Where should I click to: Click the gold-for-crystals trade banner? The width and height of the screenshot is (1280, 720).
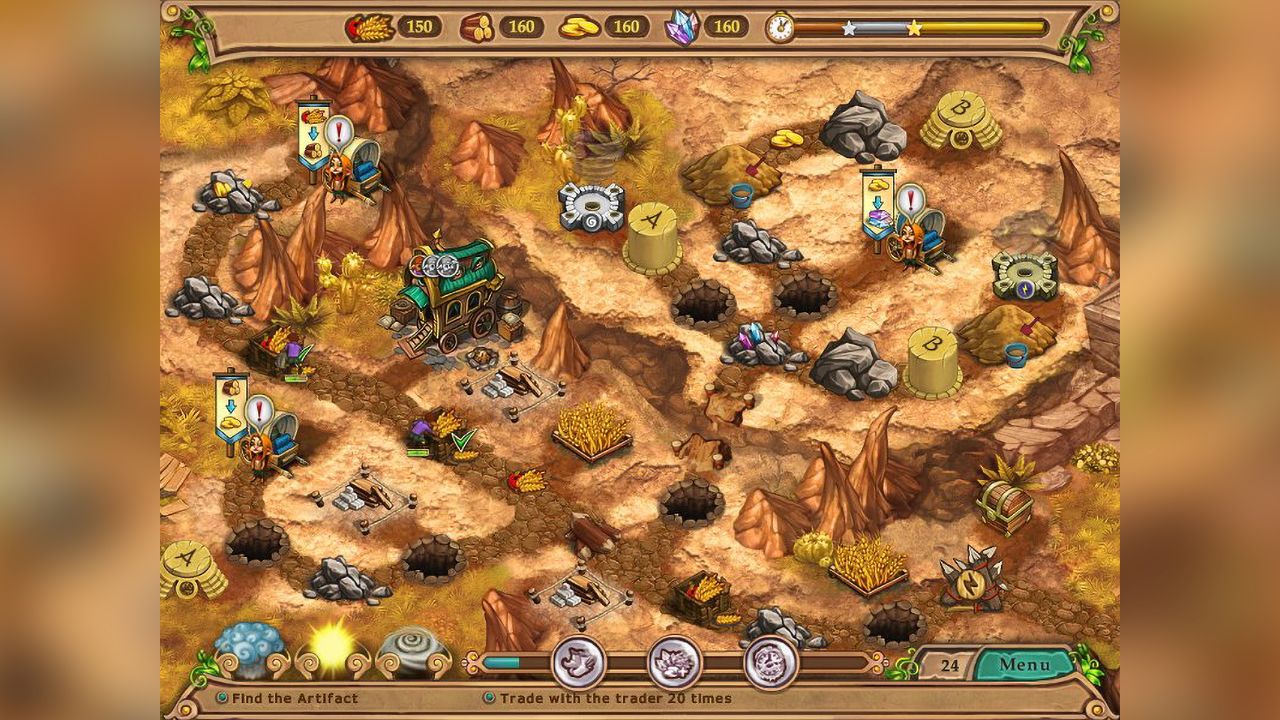(878, 203)
